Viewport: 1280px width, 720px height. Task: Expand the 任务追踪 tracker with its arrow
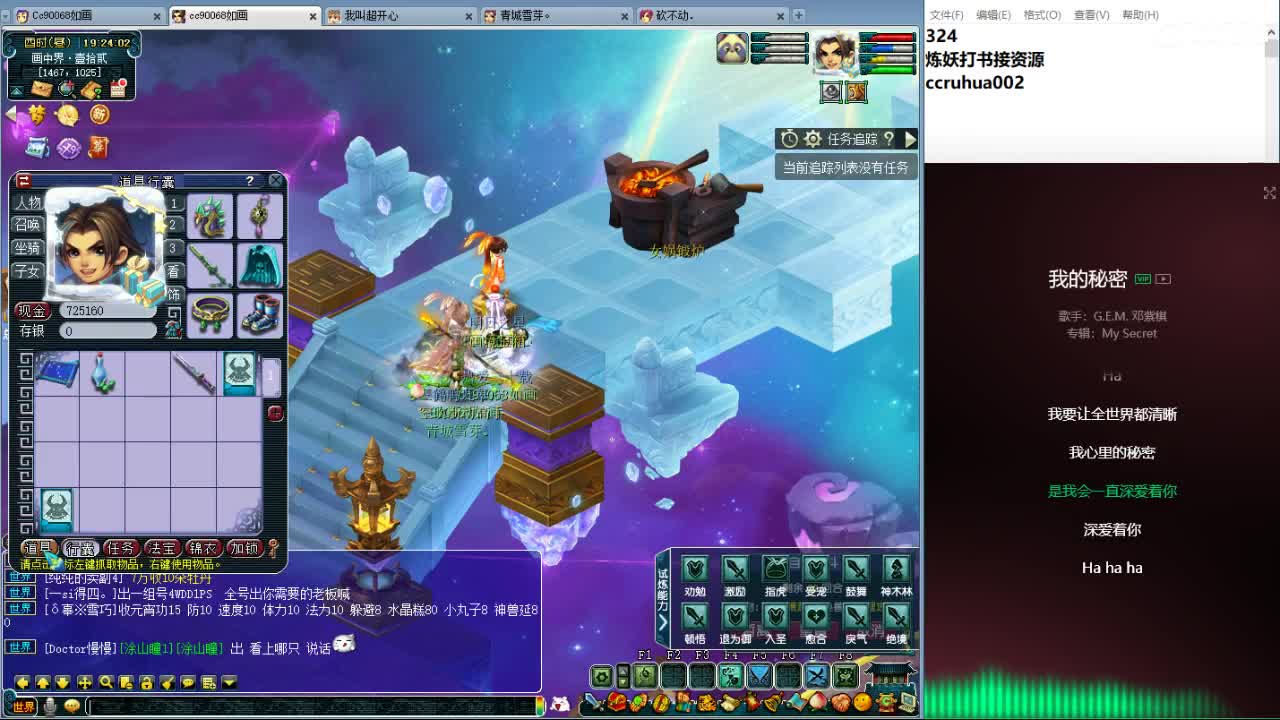pyautogui.click(x=910, y=138)
